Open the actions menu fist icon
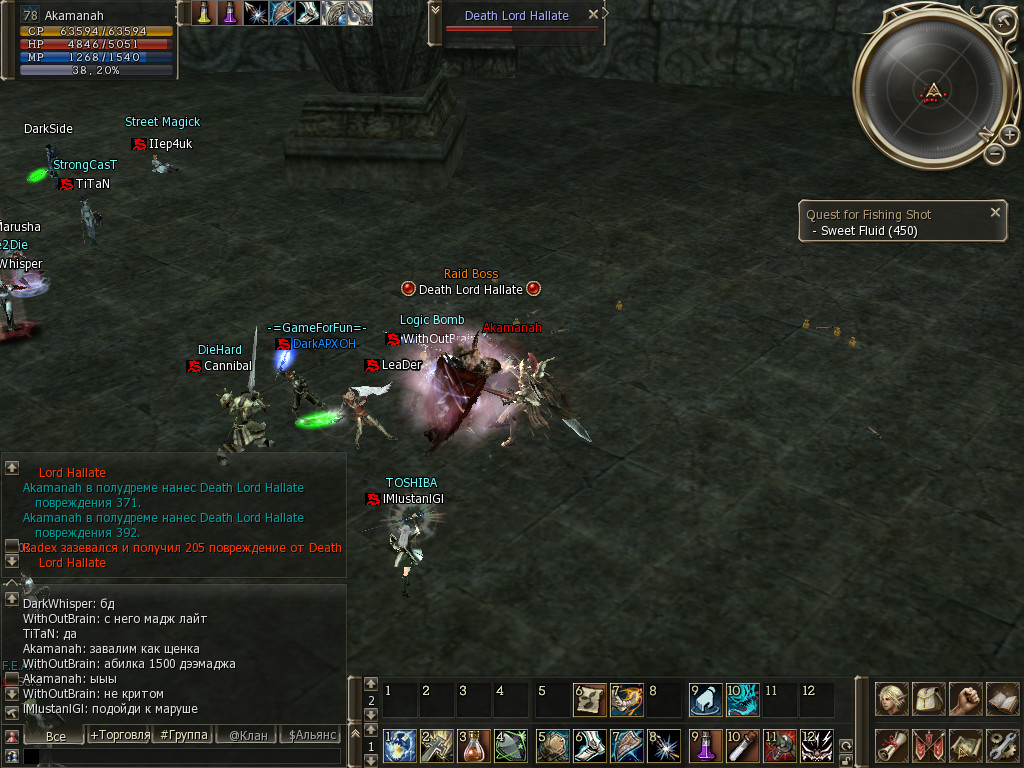1024x768 pixels. (x=965, y=698)
